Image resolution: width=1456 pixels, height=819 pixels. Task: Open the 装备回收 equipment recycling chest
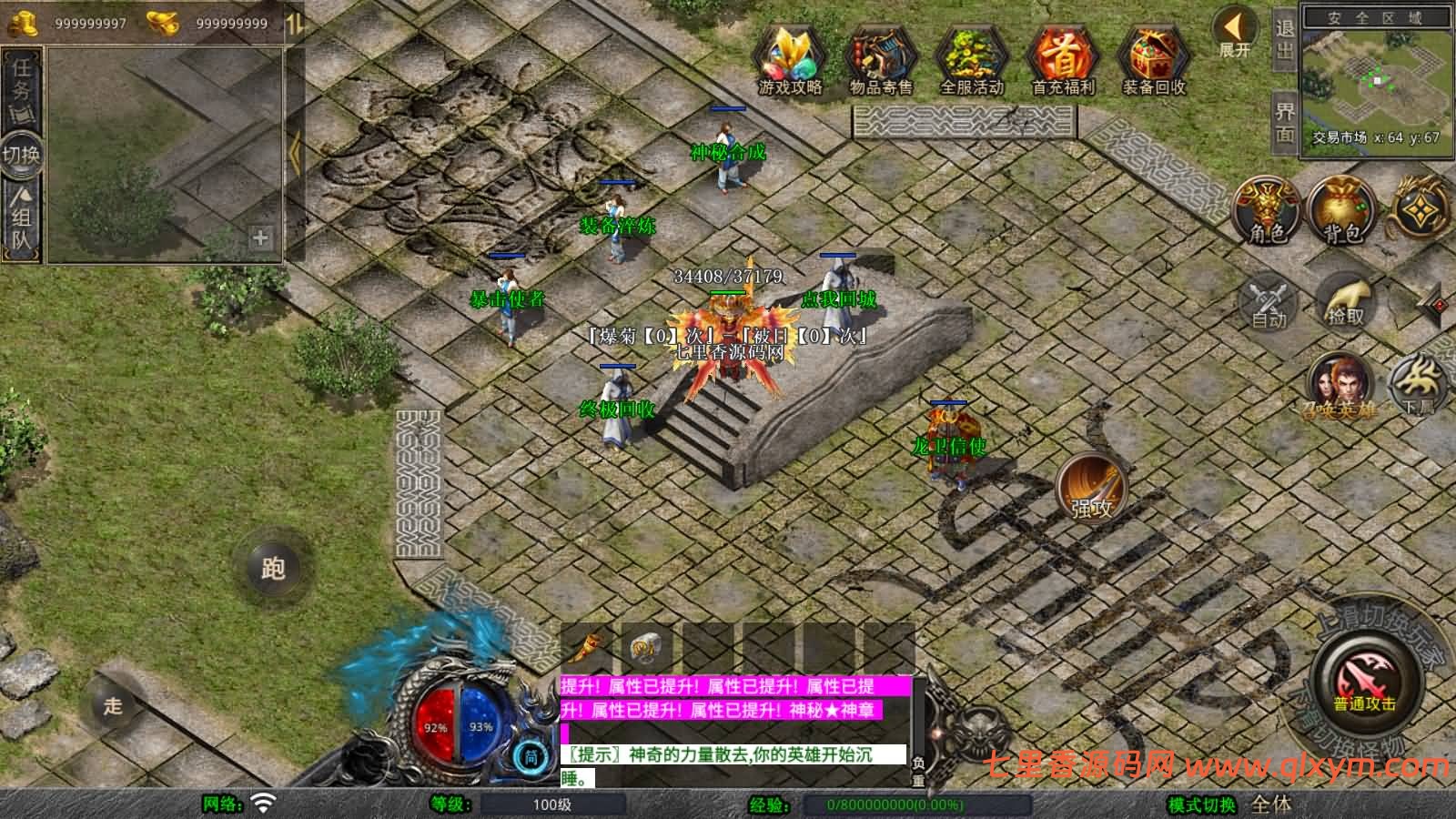pyautogui.click(x=1153, y=60)
